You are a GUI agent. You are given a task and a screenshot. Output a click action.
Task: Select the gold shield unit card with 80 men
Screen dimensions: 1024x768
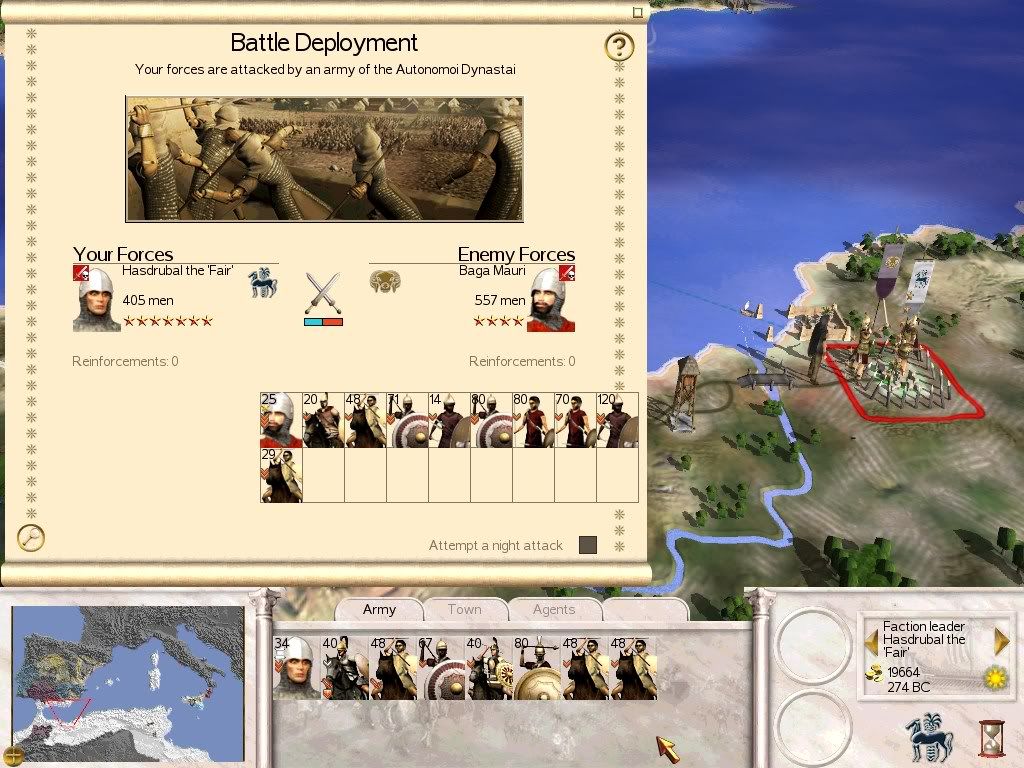point(536,668)
